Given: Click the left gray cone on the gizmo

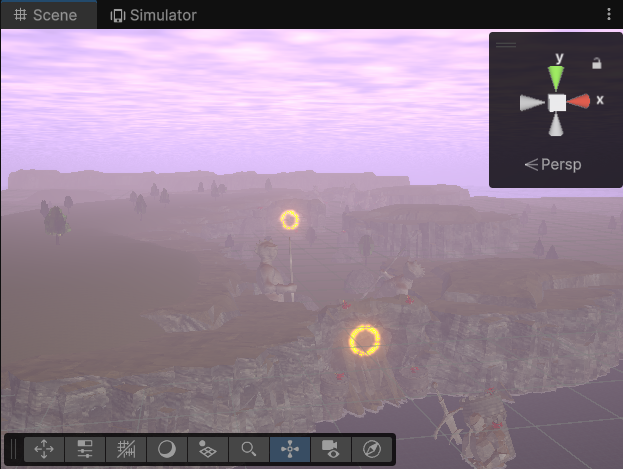Looking at the screenshot, I should point(533,102).
